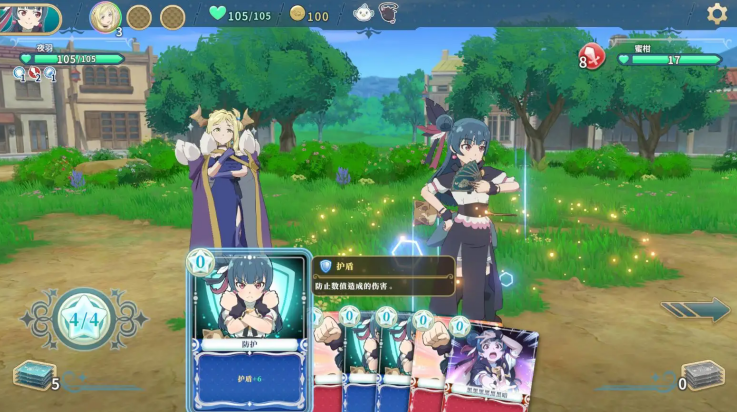Check the gold coin currency icon
This screenshot has height=412, width=737.
pyautogui.click(x=297, y=14)
